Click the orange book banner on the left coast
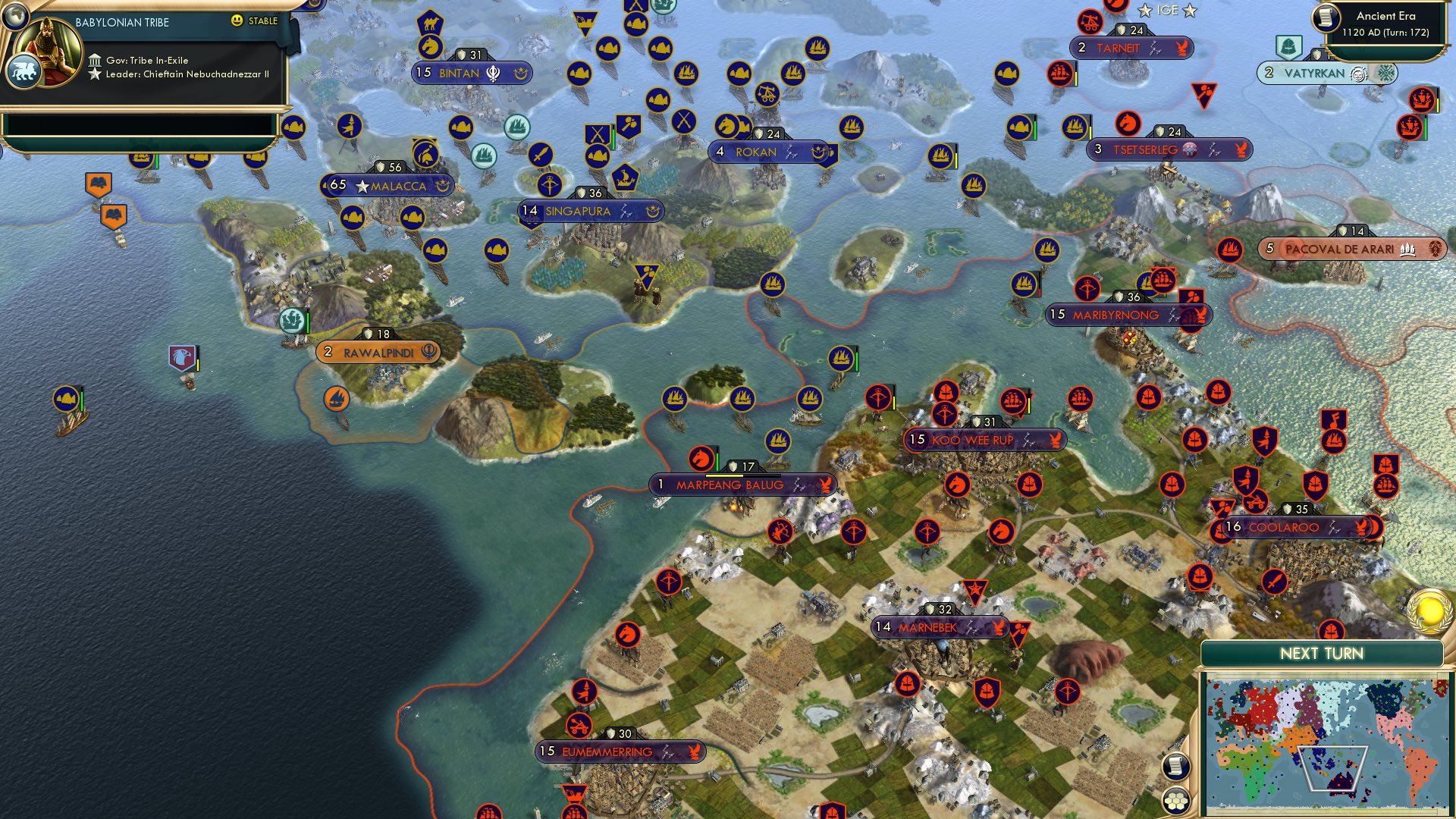The height and width of the screenshot is (819, 1456). 99,181
